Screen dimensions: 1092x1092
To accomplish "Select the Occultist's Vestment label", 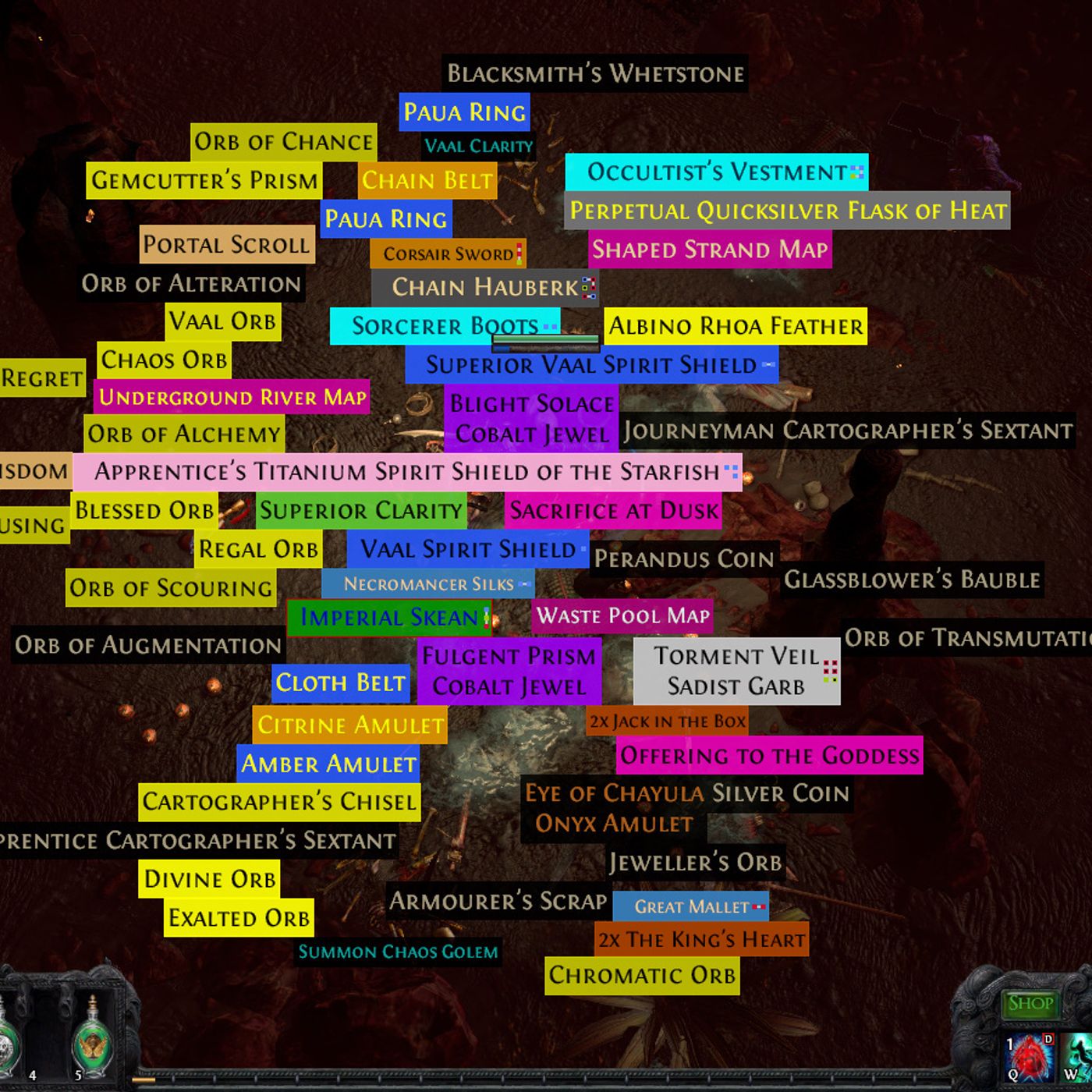I will click(716, 172).
